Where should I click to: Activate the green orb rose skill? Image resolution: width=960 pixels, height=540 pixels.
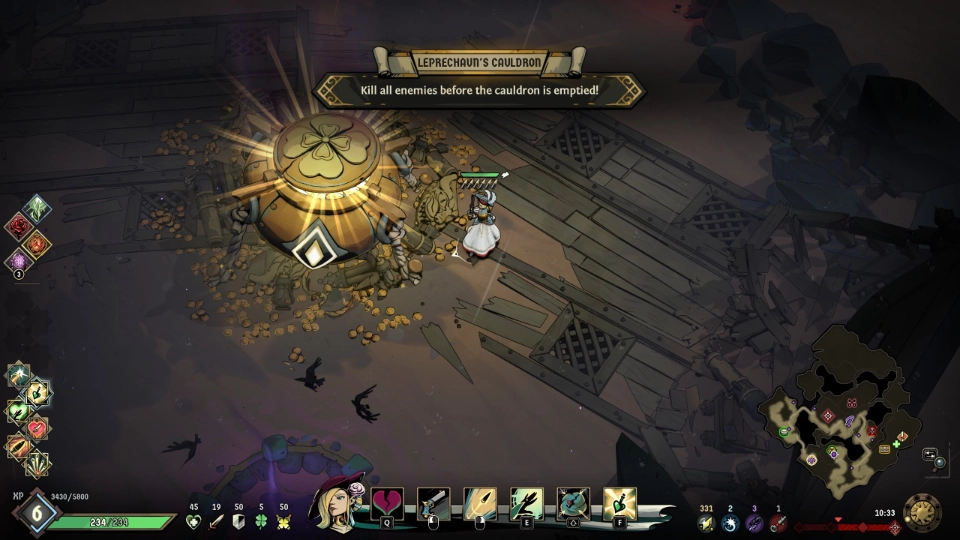pyautogui.click(x=573, y=503)
